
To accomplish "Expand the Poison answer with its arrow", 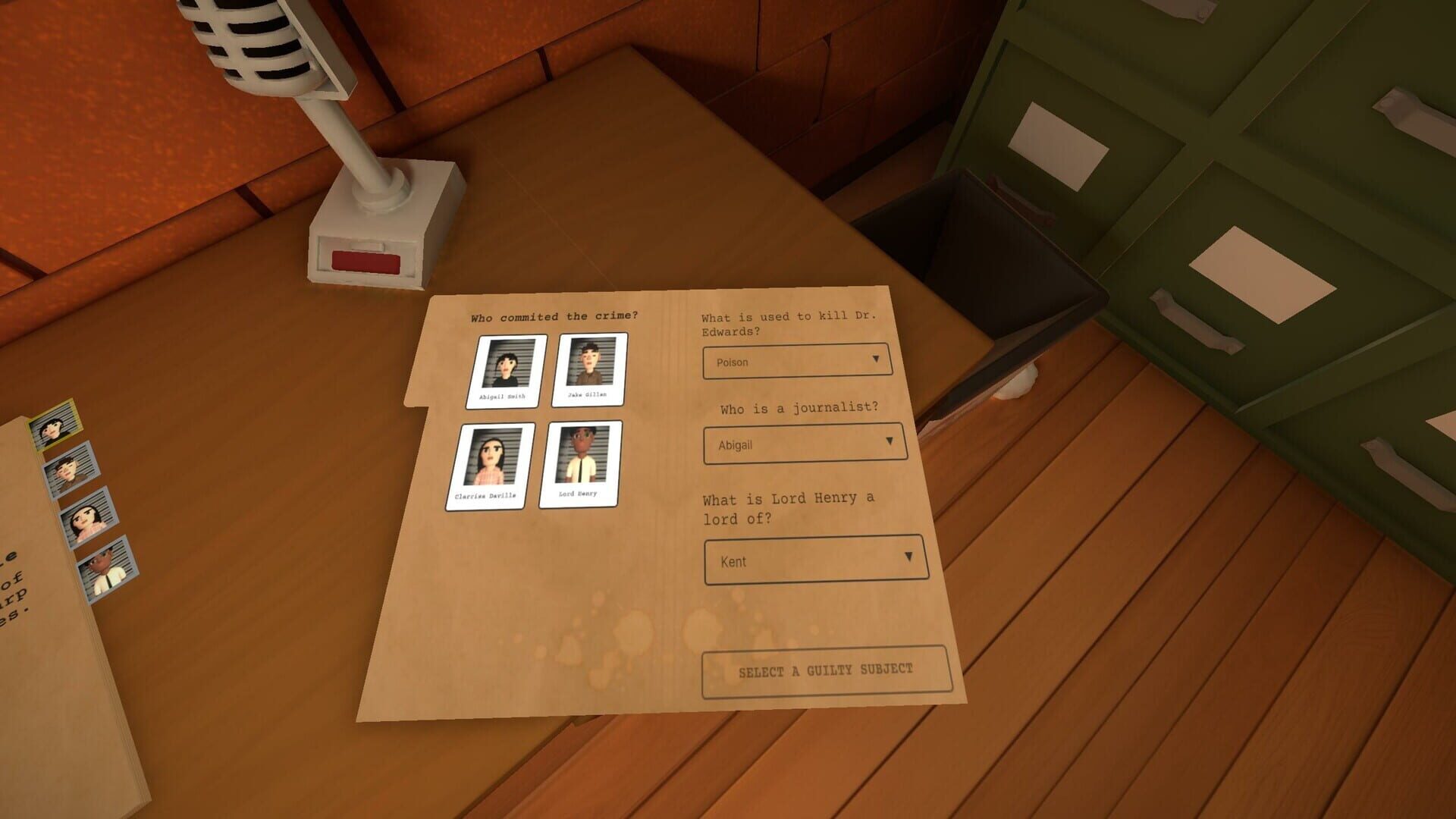I will coord(877,358).
